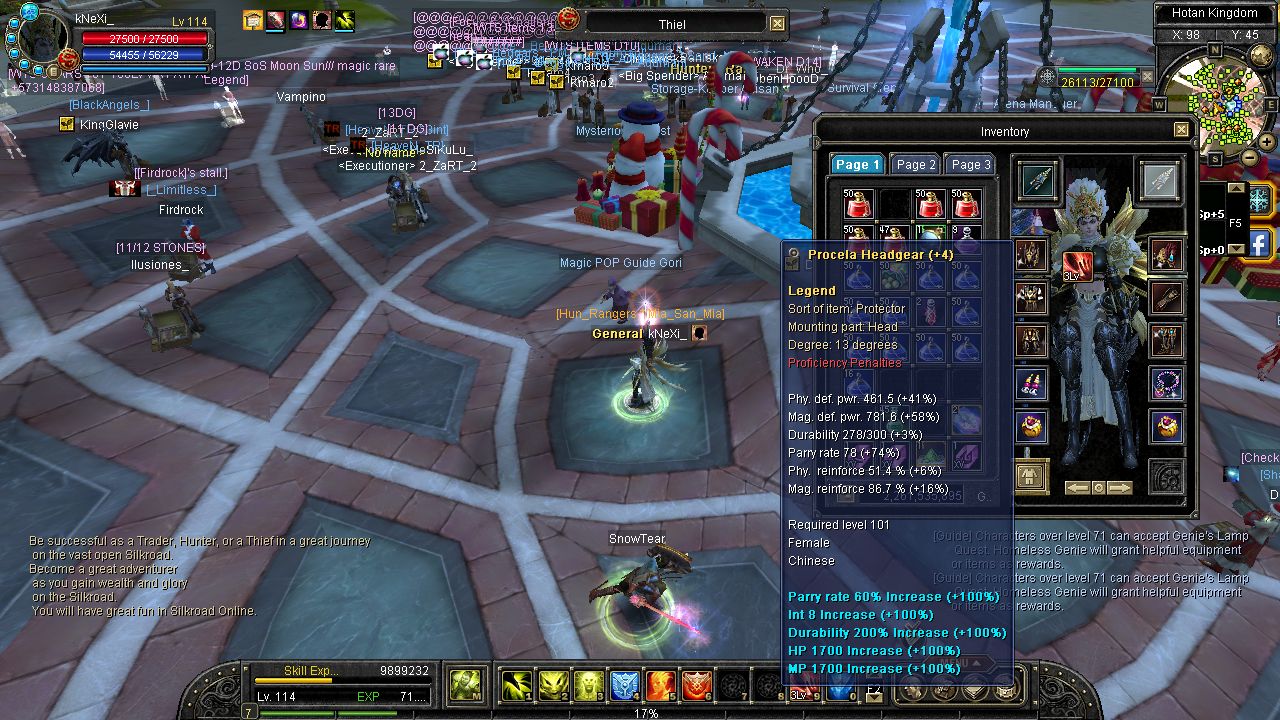Open inventory Page 3

coord(970,165)
